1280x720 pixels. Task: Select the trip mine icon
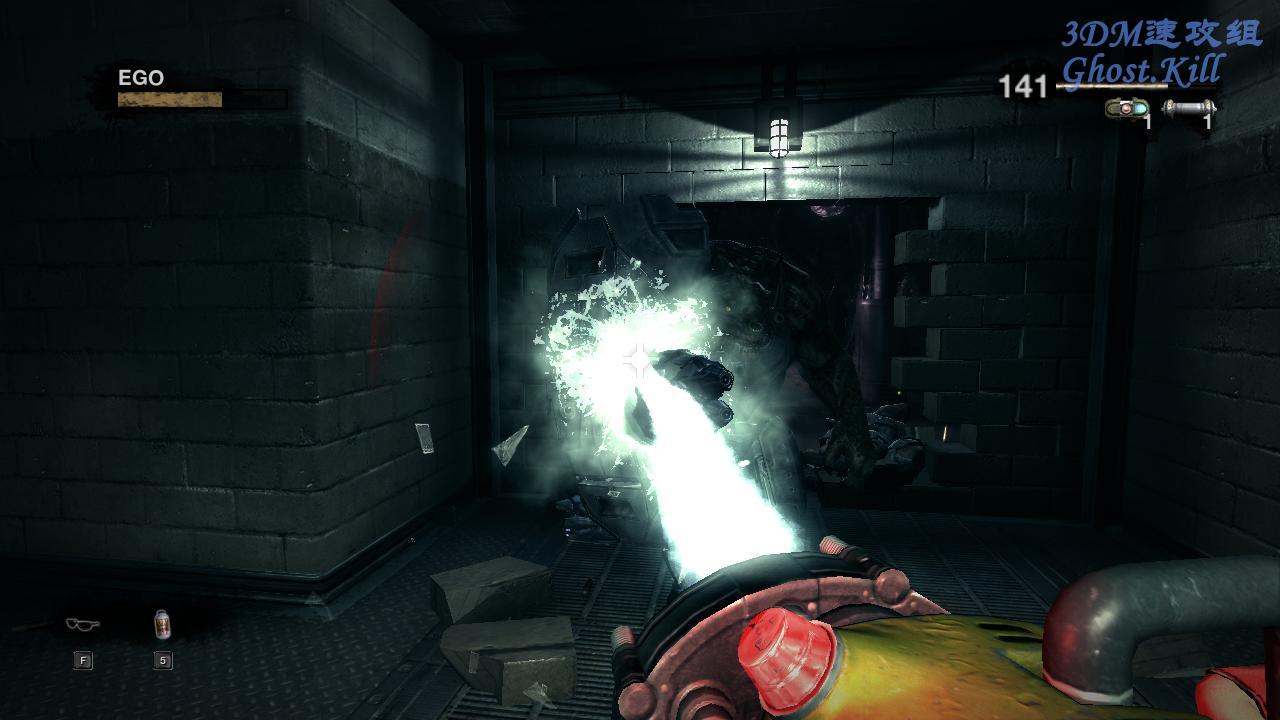pos(1127,108)
